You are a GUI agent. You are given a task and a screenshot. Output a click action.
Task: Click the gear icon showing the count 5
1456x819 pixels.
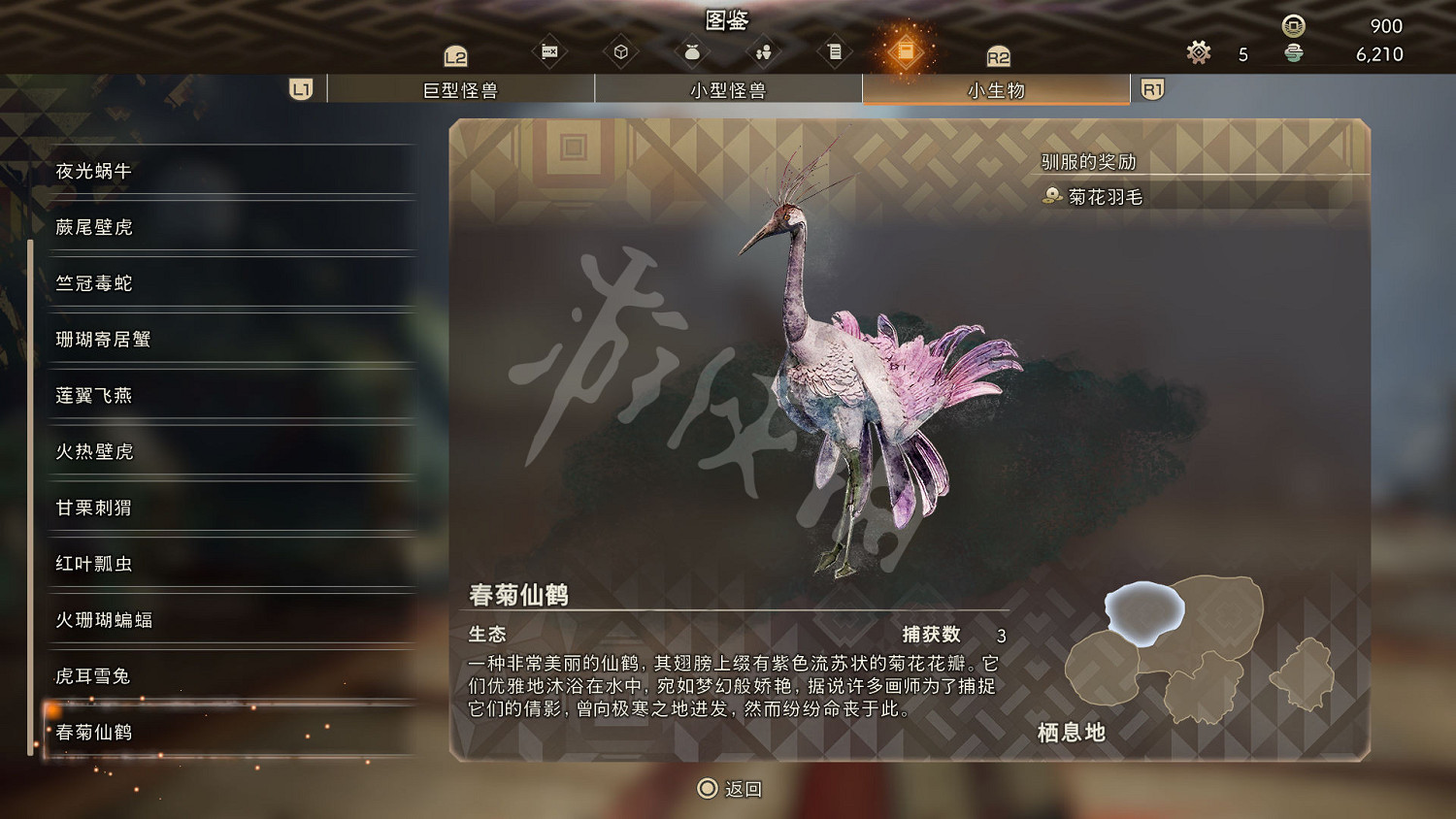(1198, 53)
